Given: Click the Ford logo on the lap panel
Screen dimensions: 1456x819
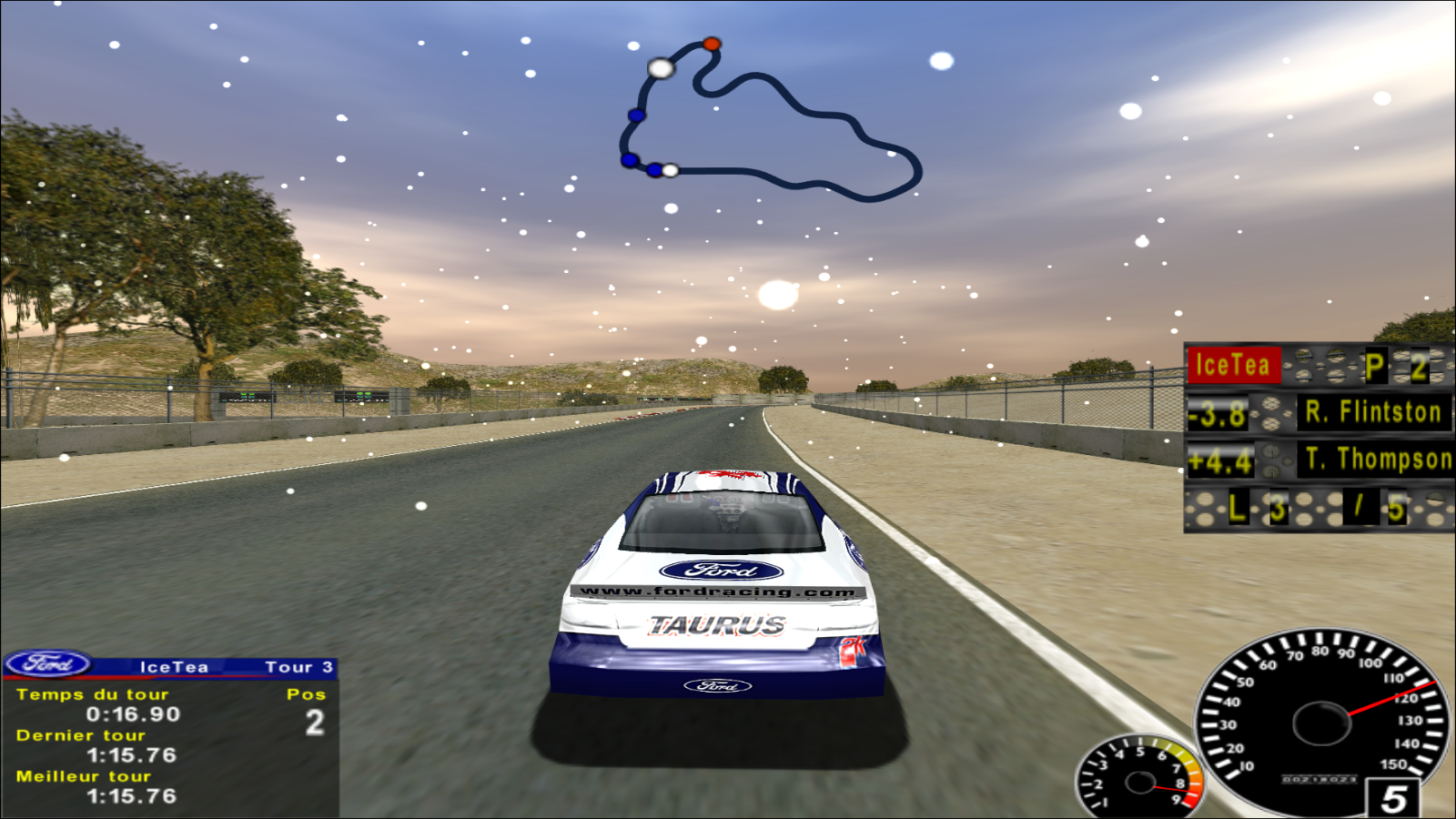Looking at the screenshot, I should tap(47, 664).
